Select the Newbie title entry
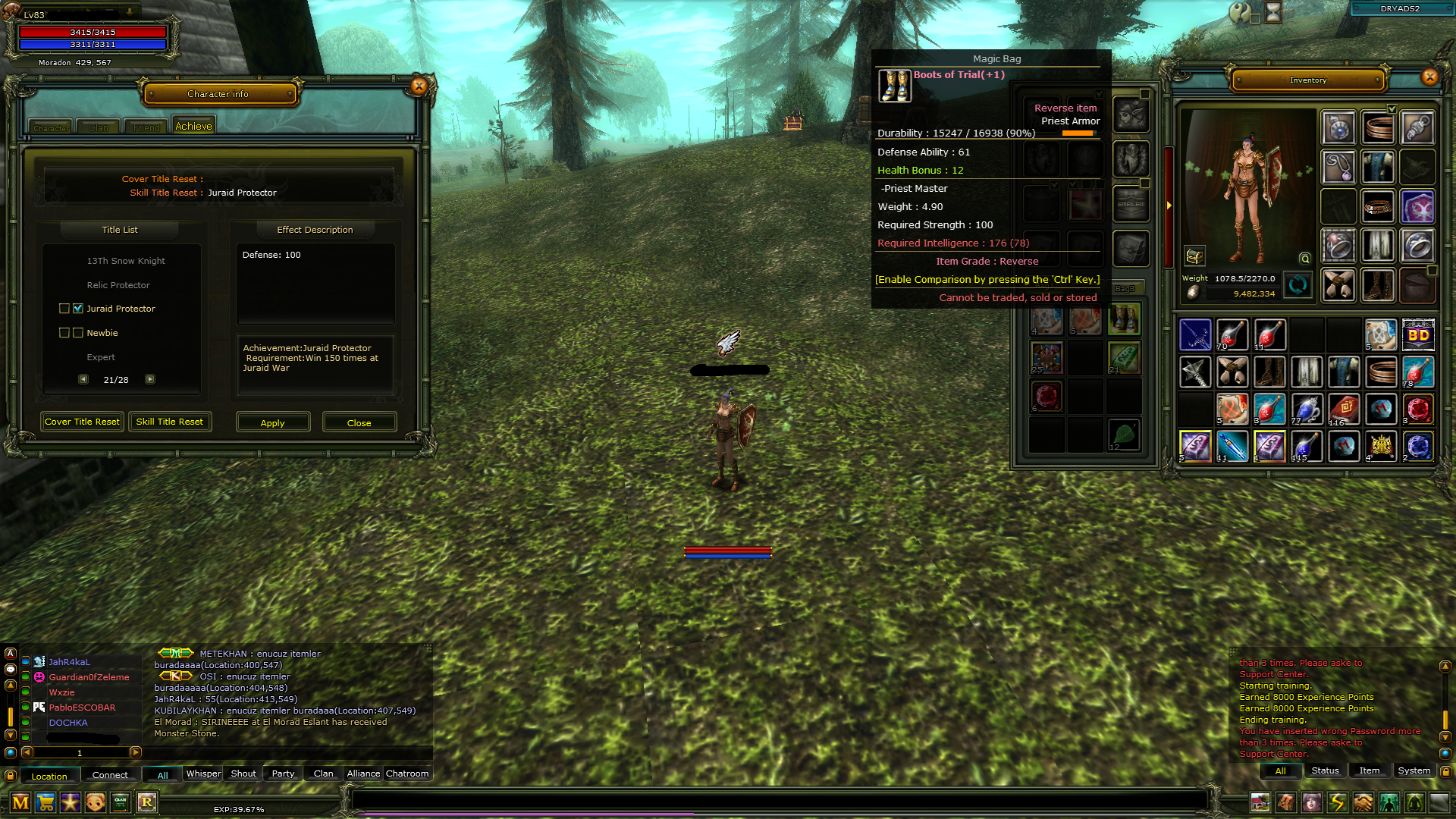The width and height of the screenshot is (1456, 819). click(x=102, y=333)
